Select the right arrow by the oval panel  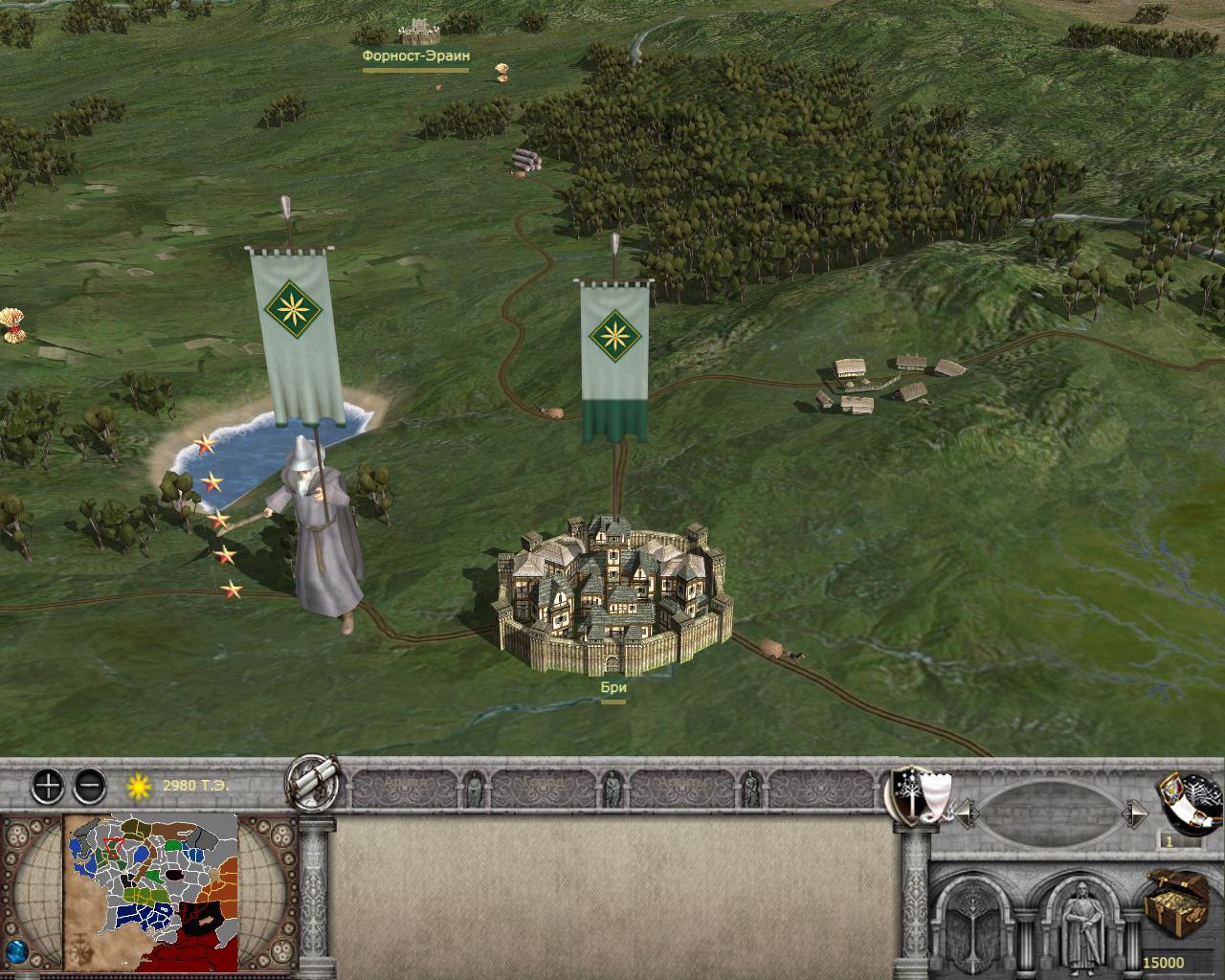(1136, 814)
